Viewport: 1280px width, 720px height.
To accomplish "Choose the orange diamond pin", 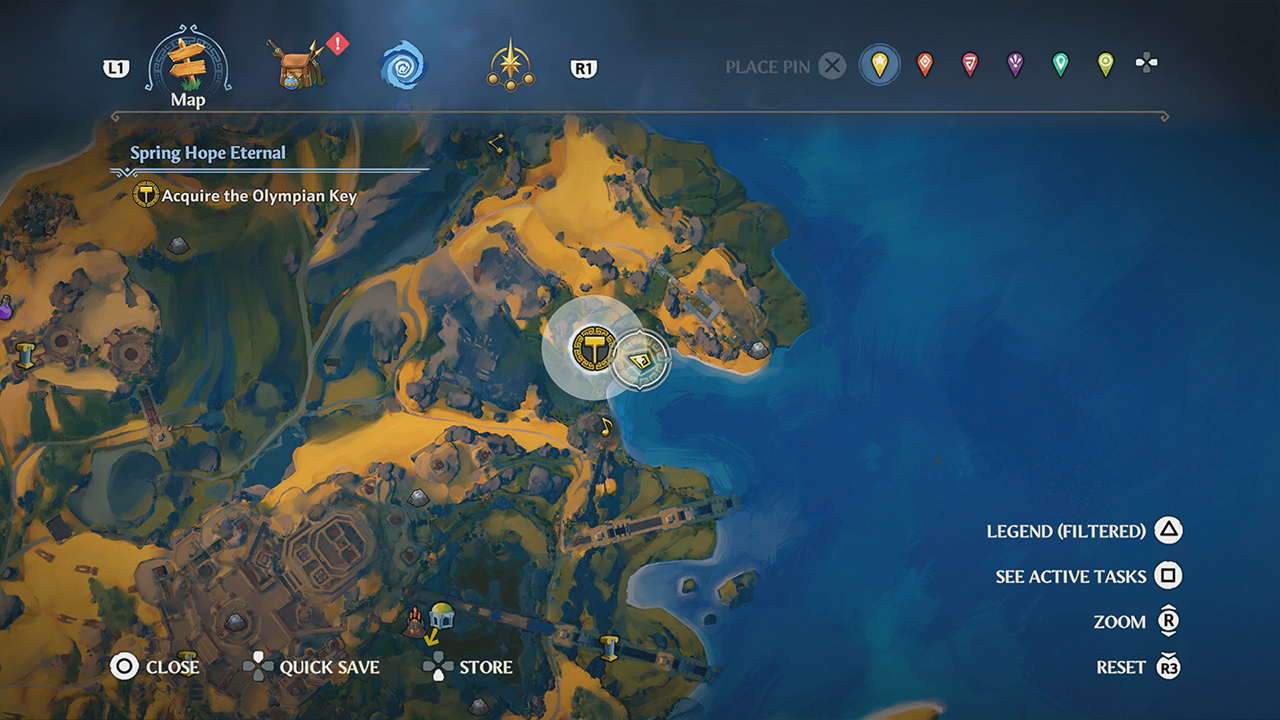I will point(925,66).
